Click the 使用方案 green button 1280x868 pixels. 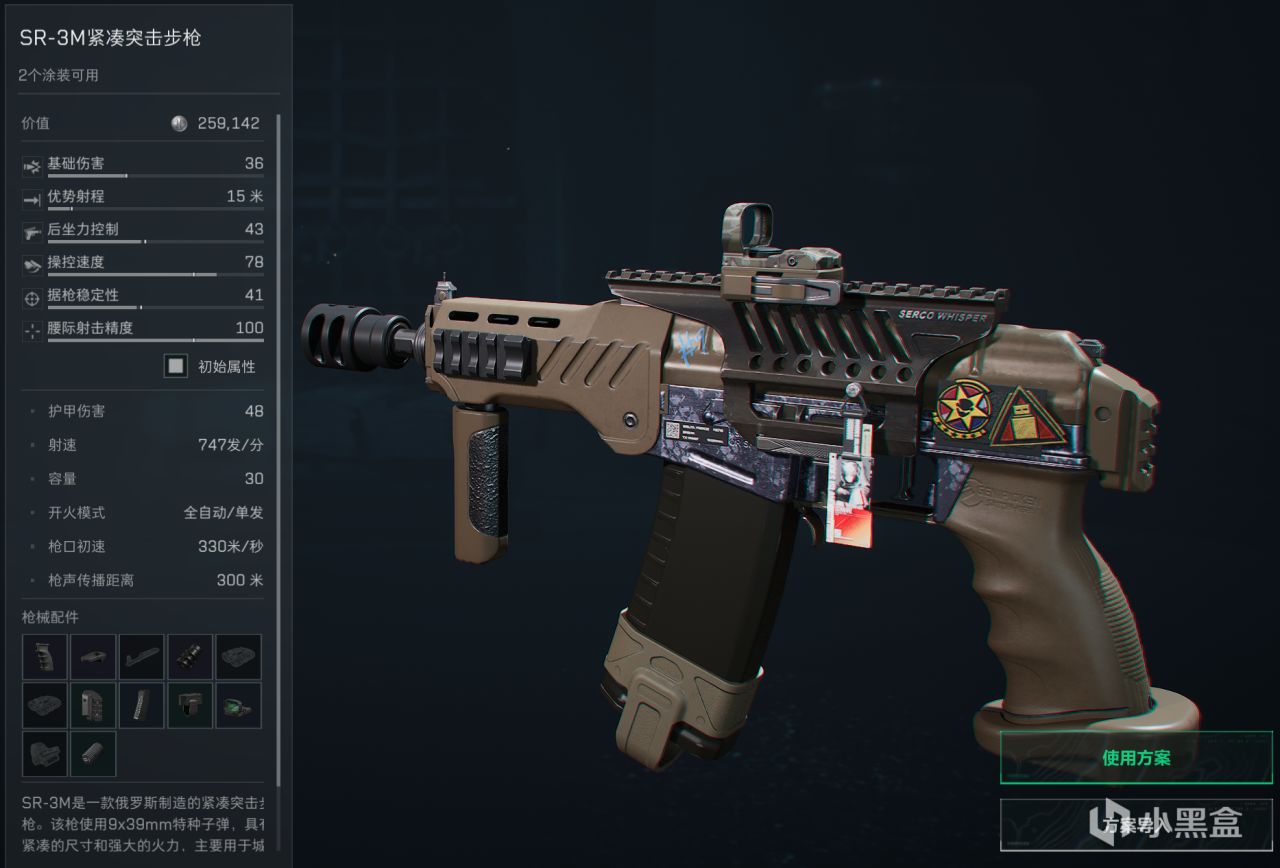tap(1136, 758)
